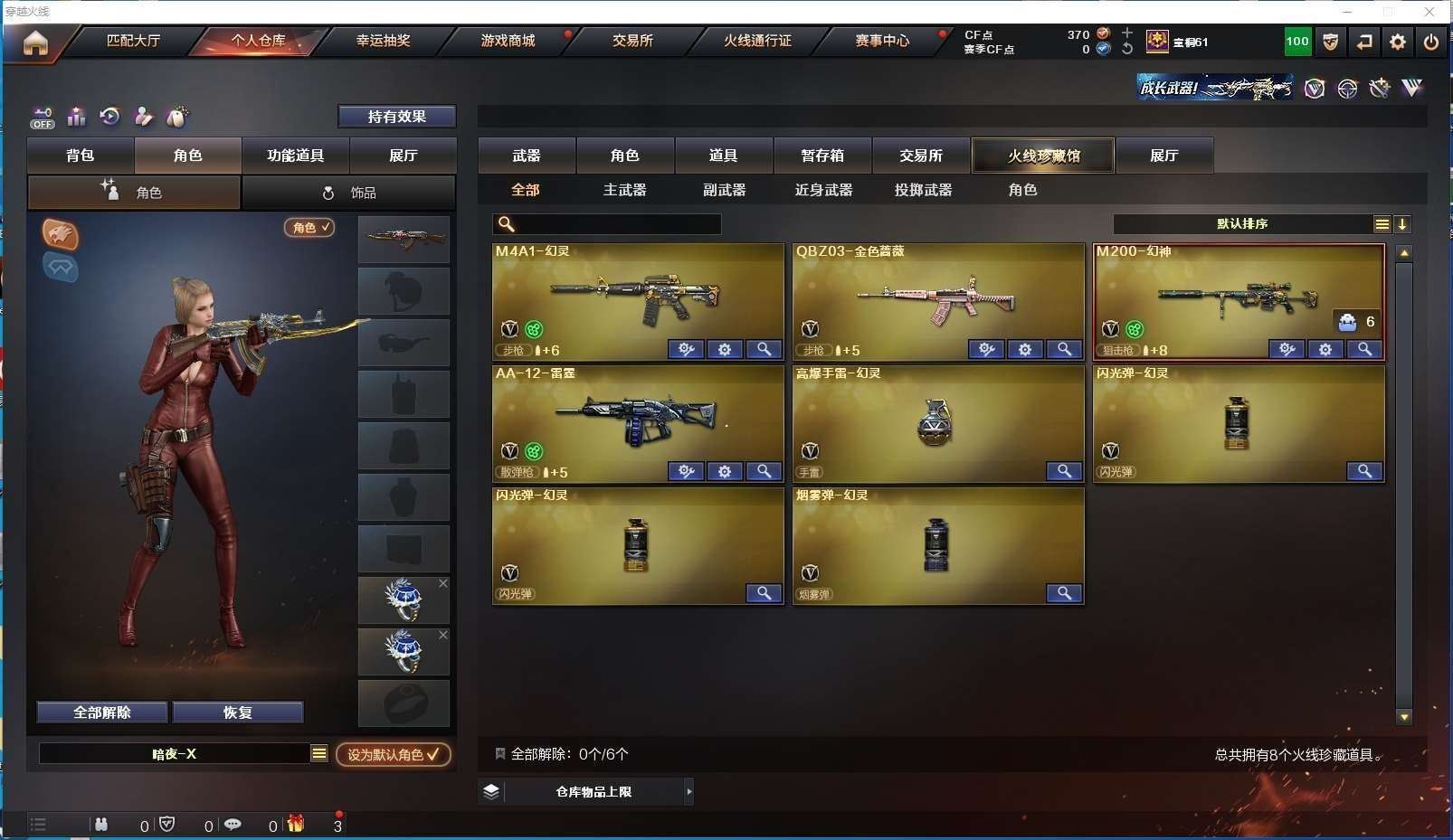Filter collection by 主武器 primary weapons
The height and width of the screenshot is (840, 1453).
[624, 190]
